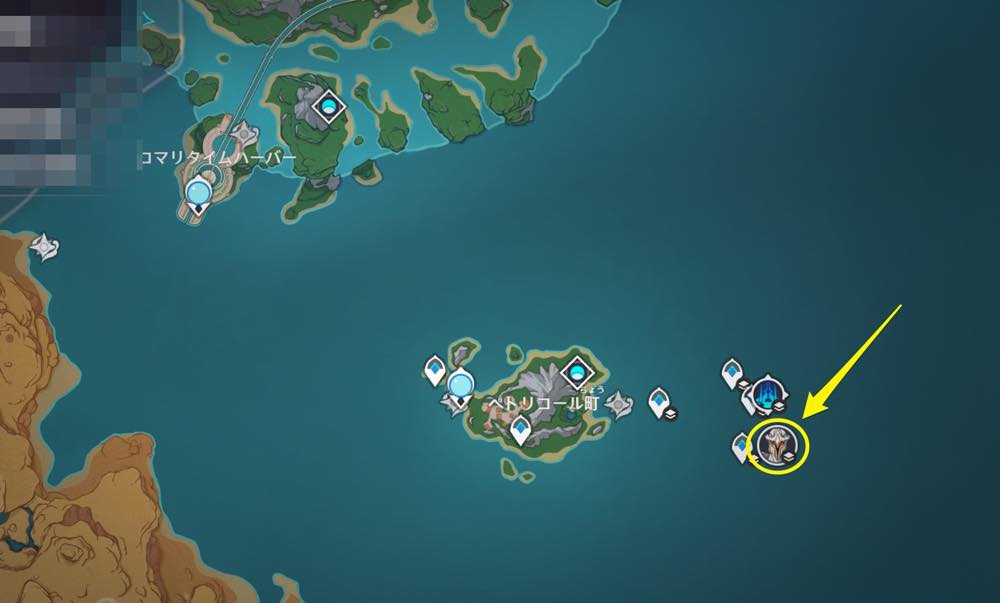Select the waypoint directly left of the circled boss
Screen dimensions: 1000x603
coord(743,446)
